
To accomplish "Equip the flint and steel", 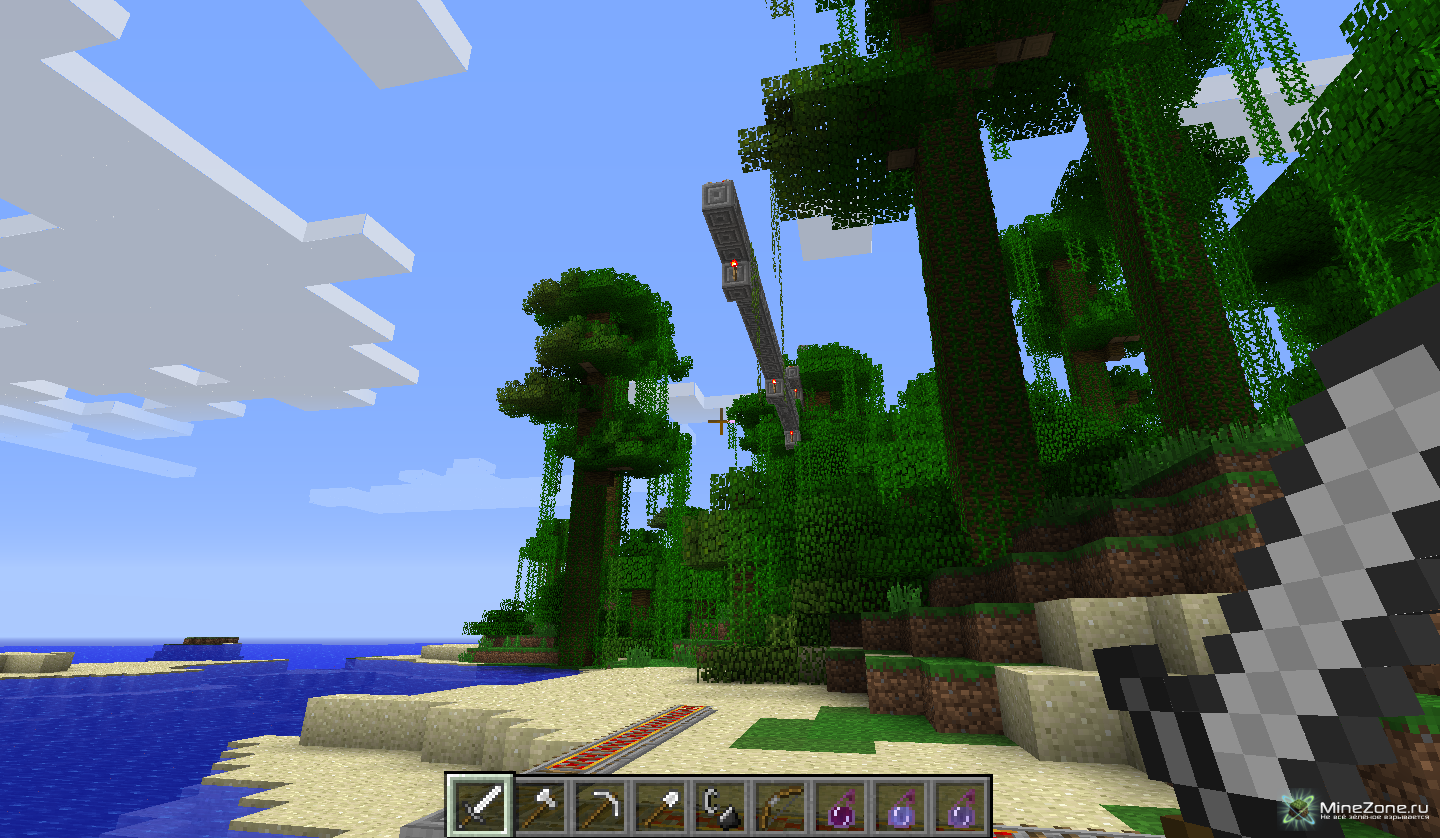I will click(x=720, y=805).
